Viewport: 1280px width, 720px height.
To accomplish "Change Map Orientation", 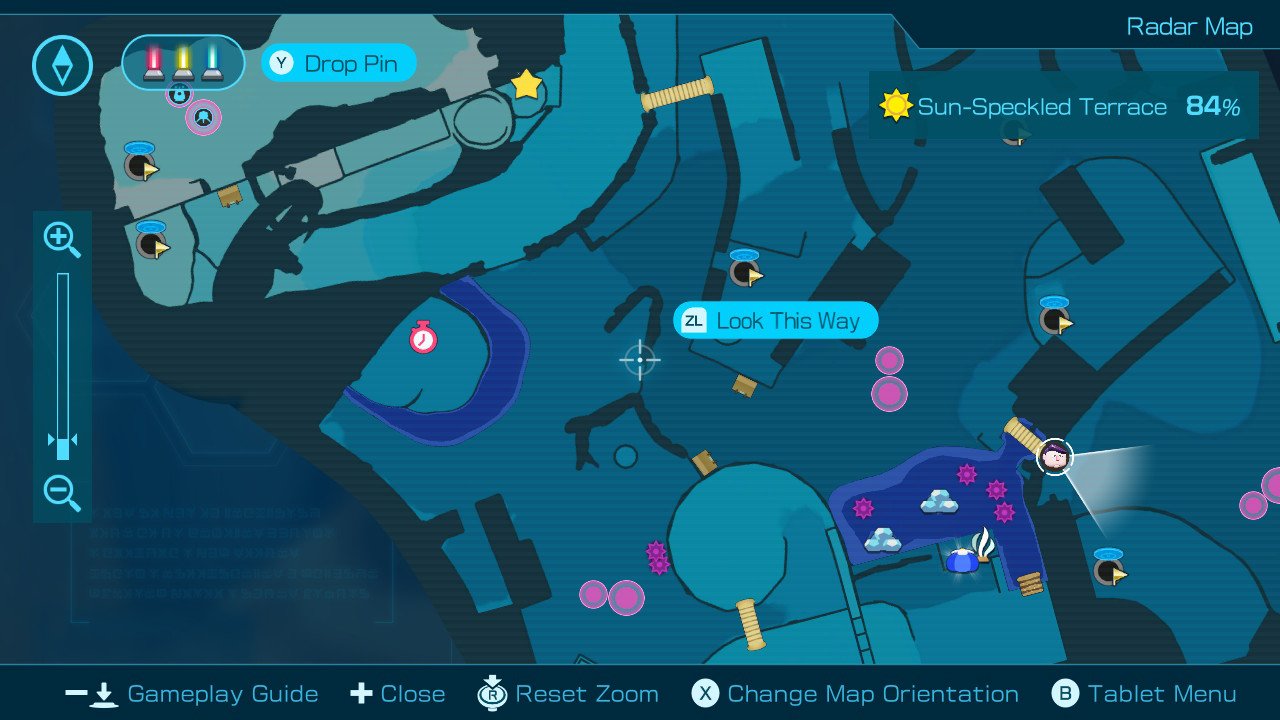I will (856, 694).
